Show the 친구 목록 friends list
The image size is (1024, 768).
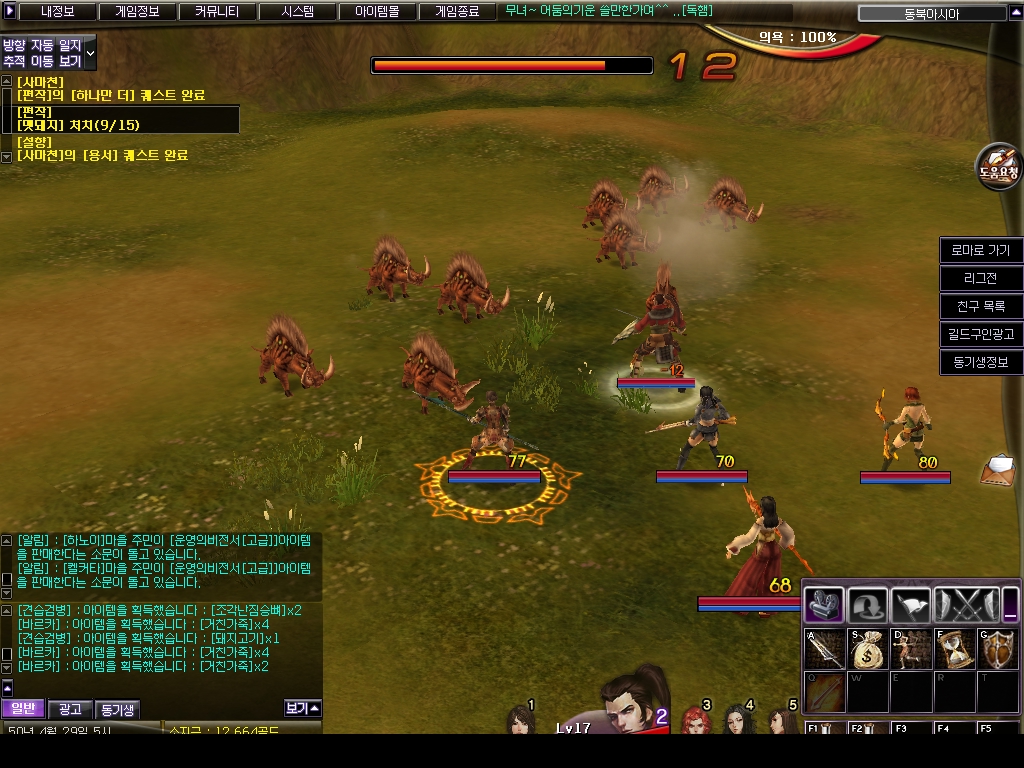click(x=981, y=306)
